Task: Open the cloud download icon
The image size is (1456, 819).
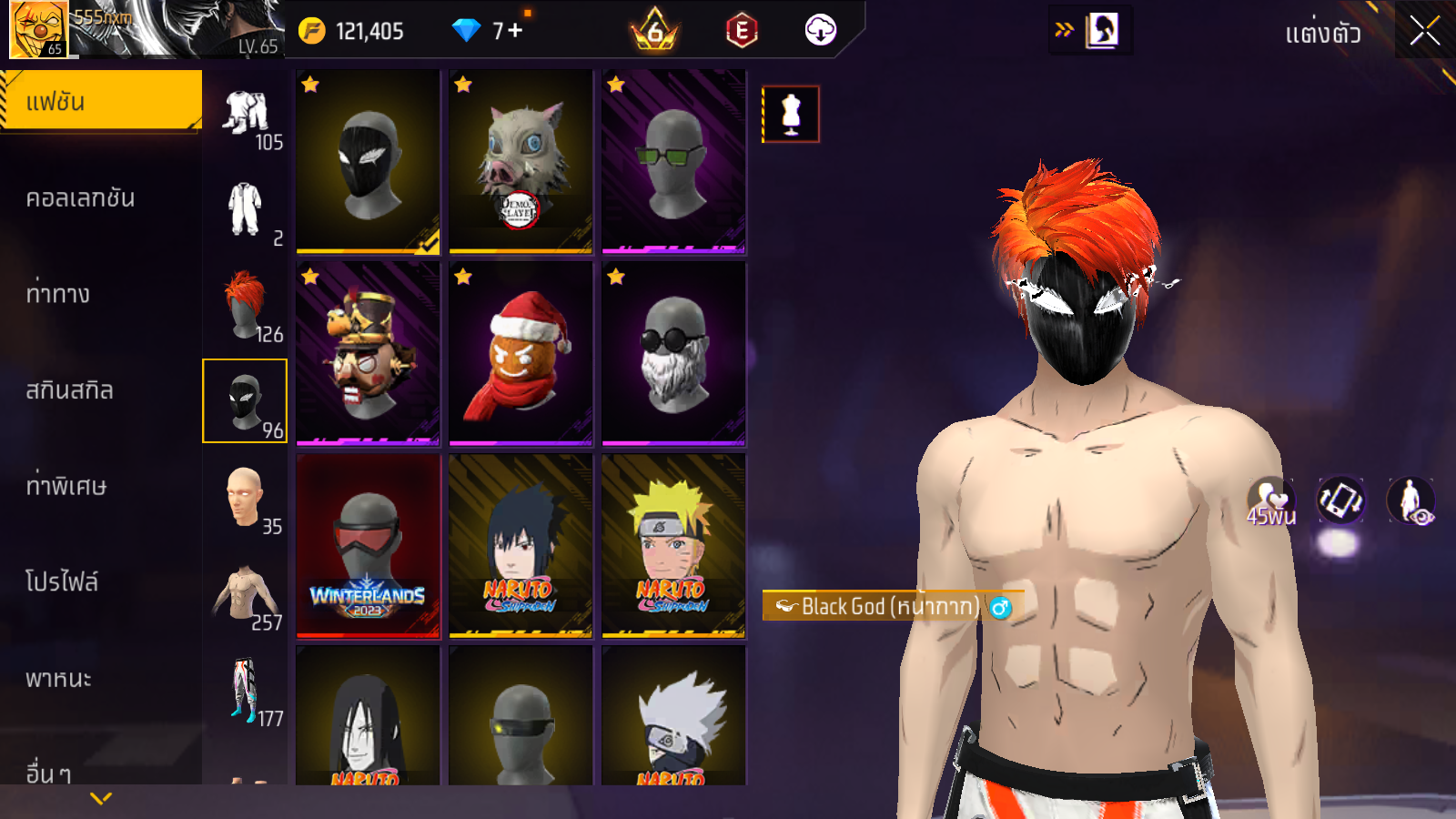Action: pyautogui.click(x=820, y=30)
